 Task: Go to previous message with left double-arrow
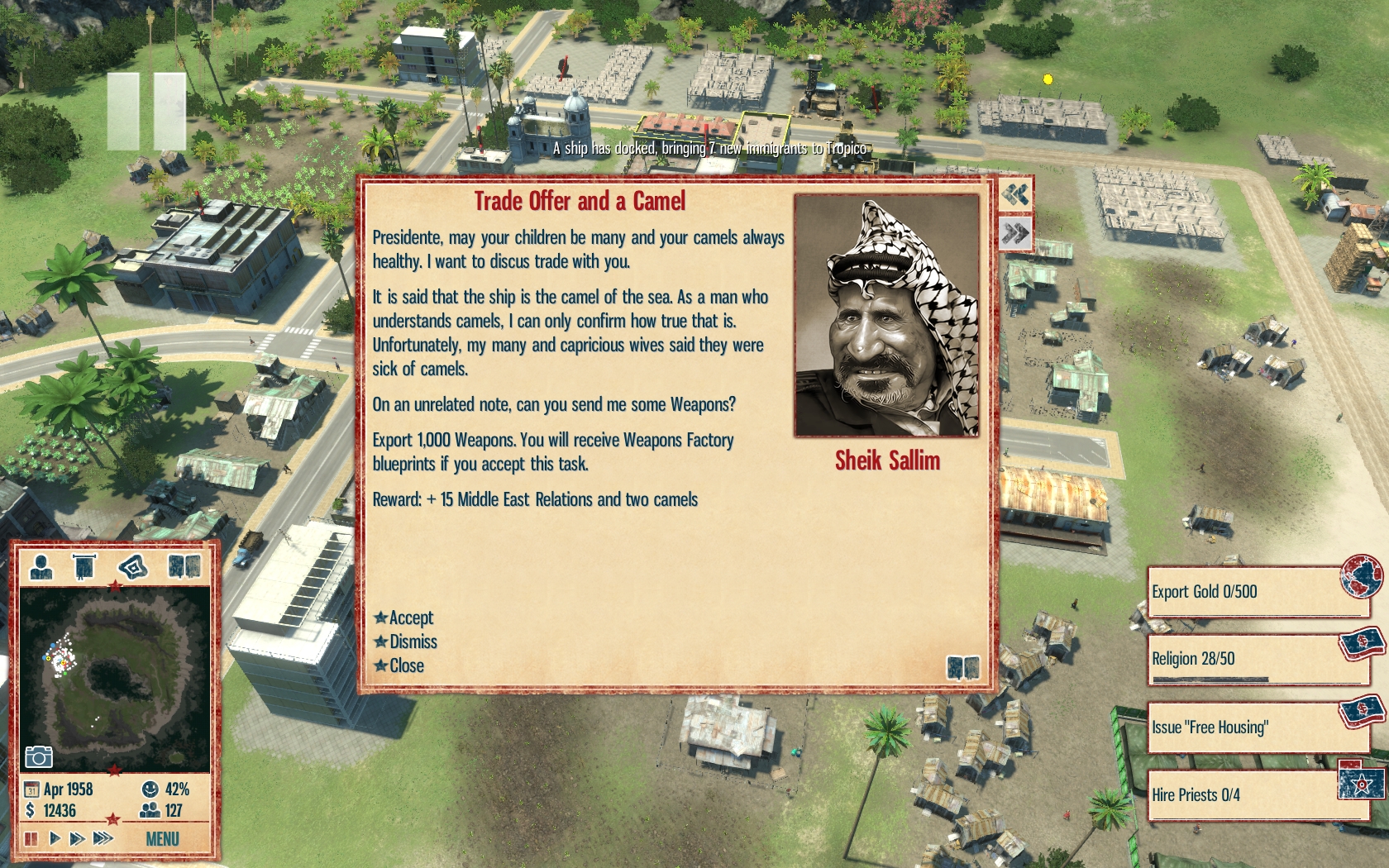[1015, 195]
